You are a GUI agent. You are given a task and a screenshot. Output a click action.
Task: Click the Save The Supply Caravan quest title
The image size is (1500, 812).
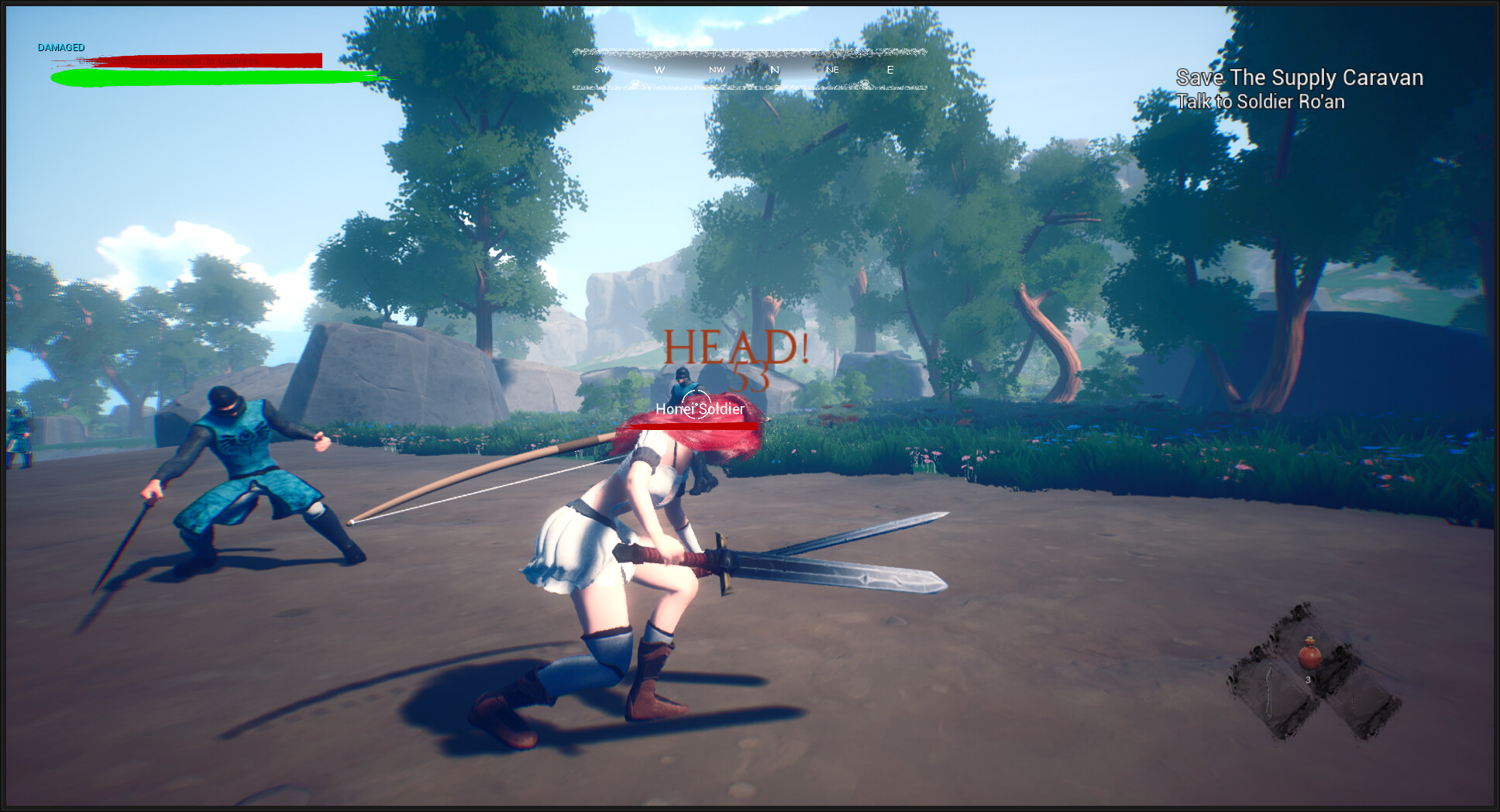1299,78
